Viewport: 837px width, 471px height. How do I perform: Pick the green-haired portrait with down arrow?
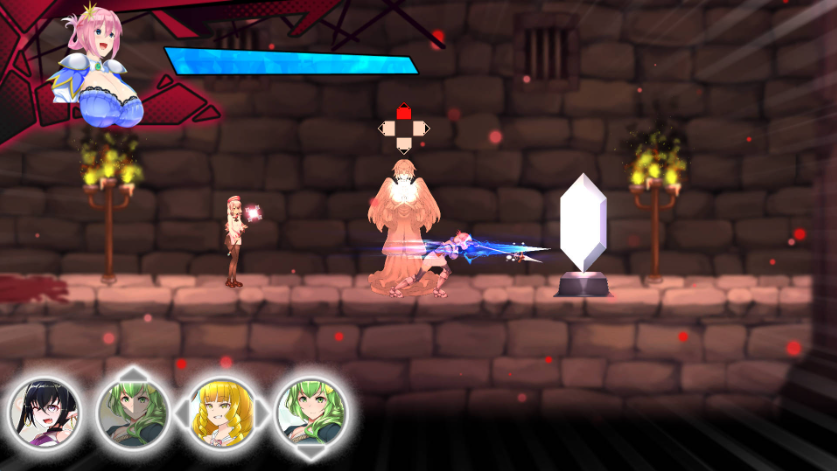coord(310,411)
